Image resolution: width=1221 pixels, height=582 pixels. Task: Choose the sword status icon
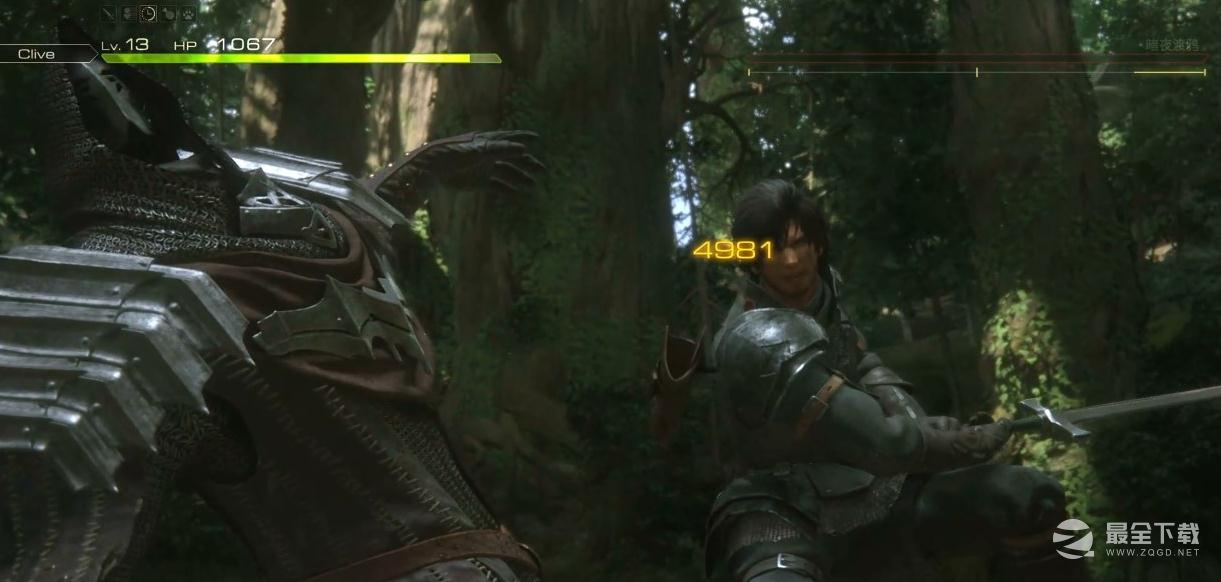point(109,13)
